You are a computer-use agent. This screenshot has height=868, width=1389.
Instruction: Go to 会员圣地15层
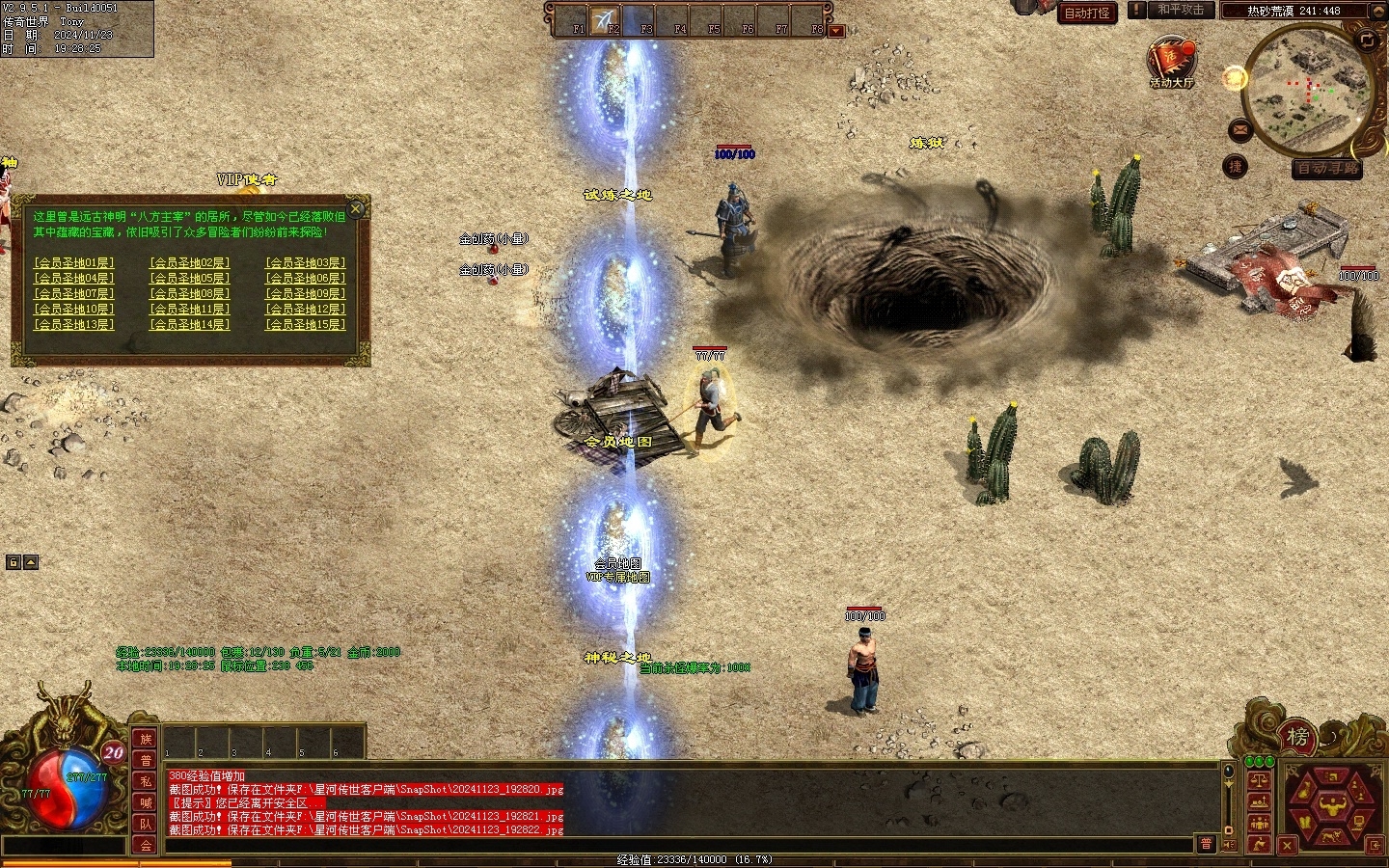point(305,324)
